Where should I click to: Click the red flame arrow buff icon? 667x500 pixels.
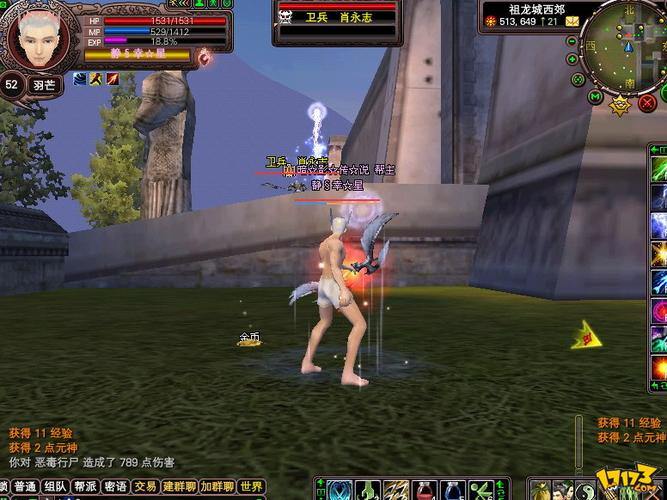click(x=113, y=79)
